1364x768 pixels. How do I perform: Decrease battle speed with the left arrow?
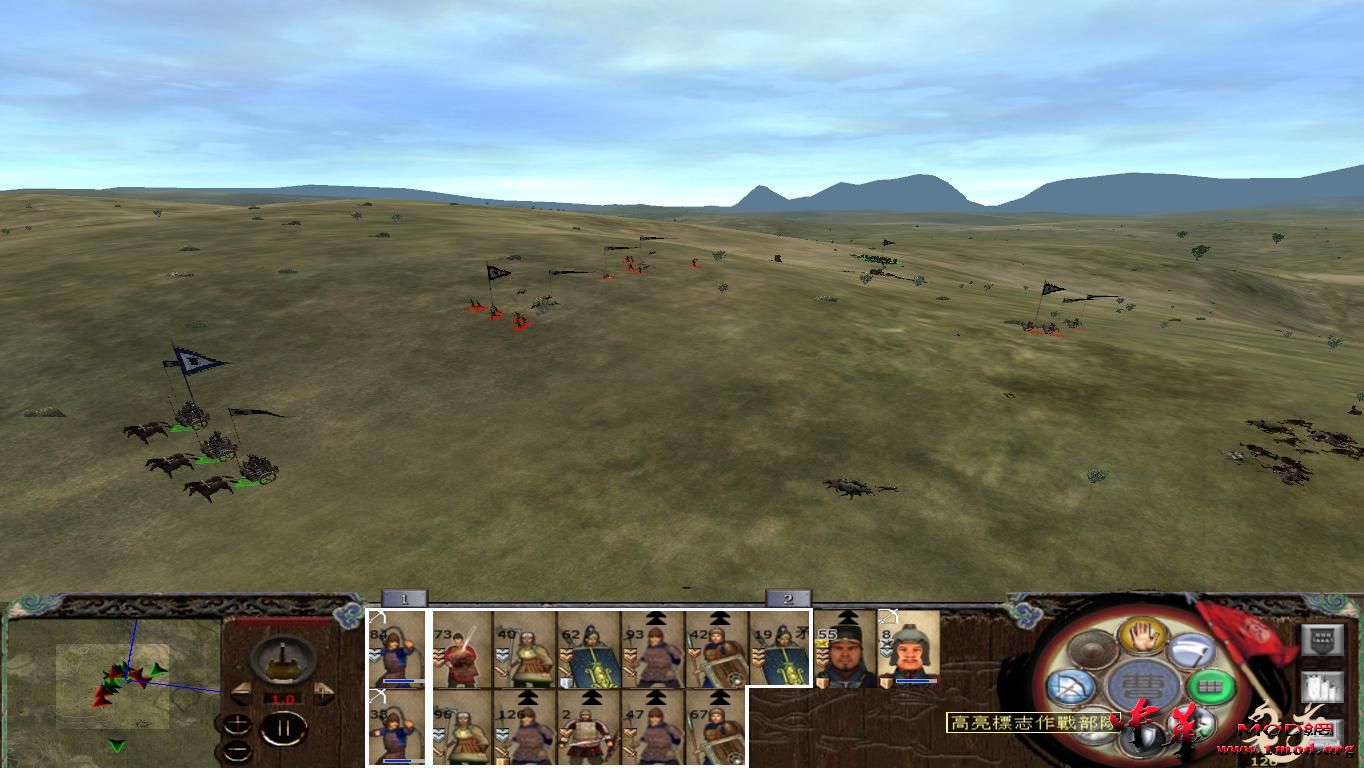(x=240, y=694)
